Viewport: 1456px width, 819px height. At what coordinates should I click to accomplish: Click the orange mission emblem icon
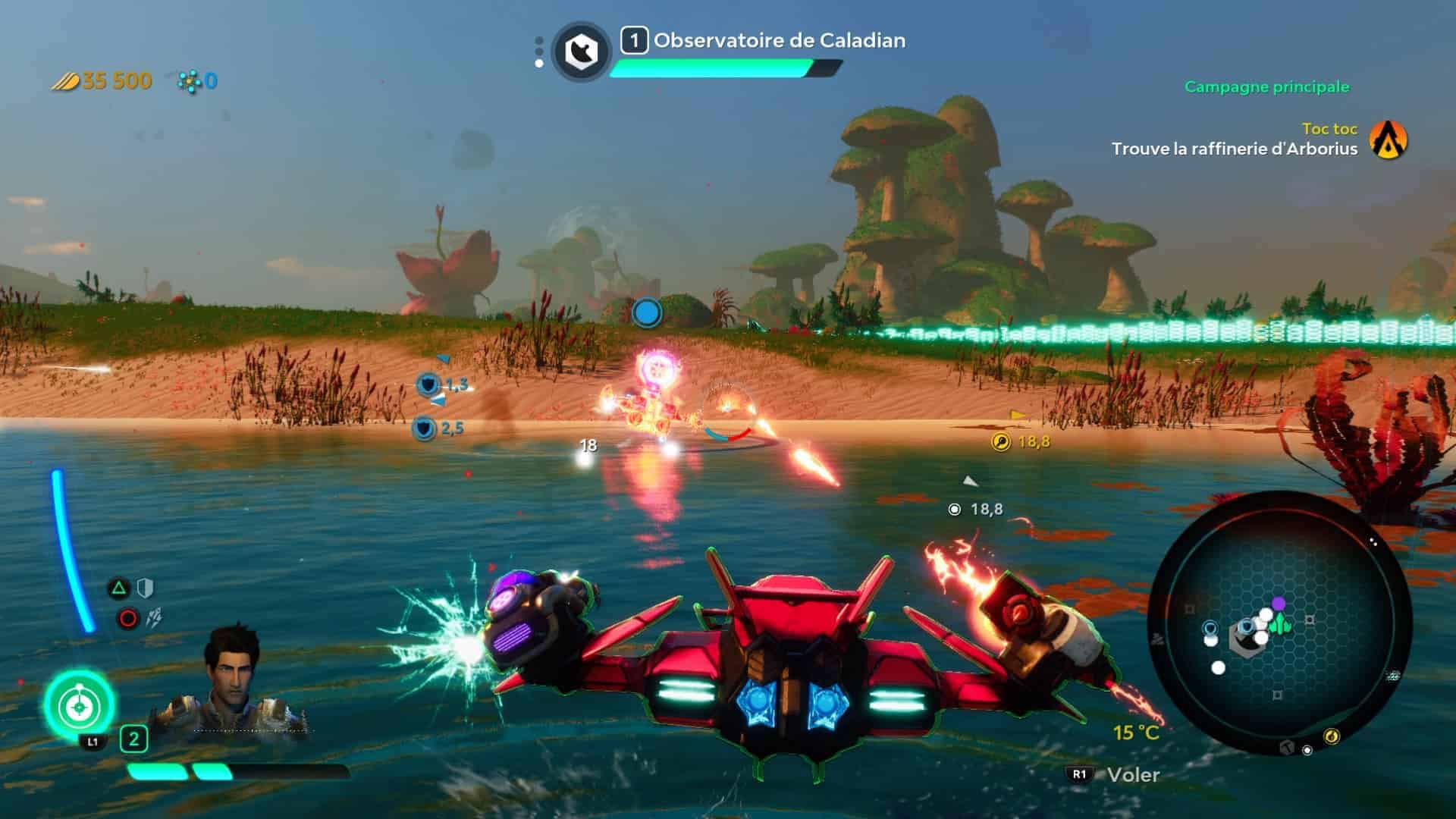click(x=1389, y=140)
